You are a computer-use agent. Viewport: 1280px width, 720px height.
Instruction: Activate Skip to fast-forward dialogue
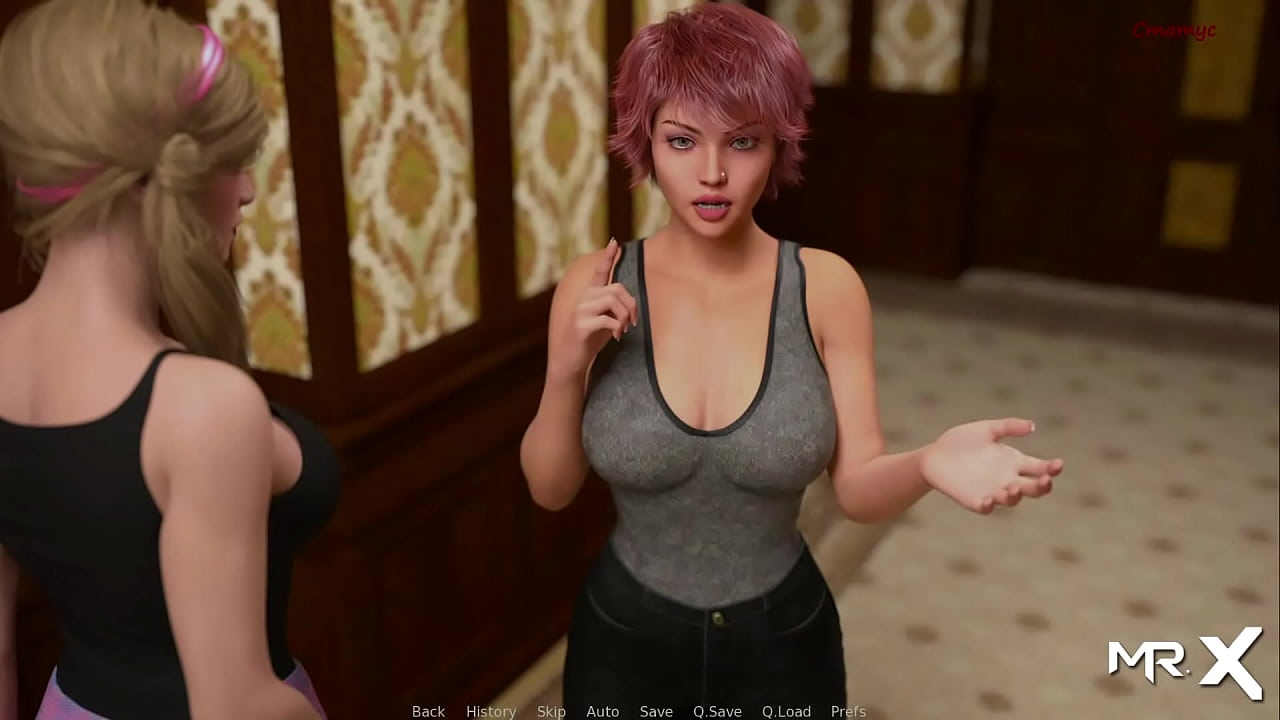tap(551, 711)
